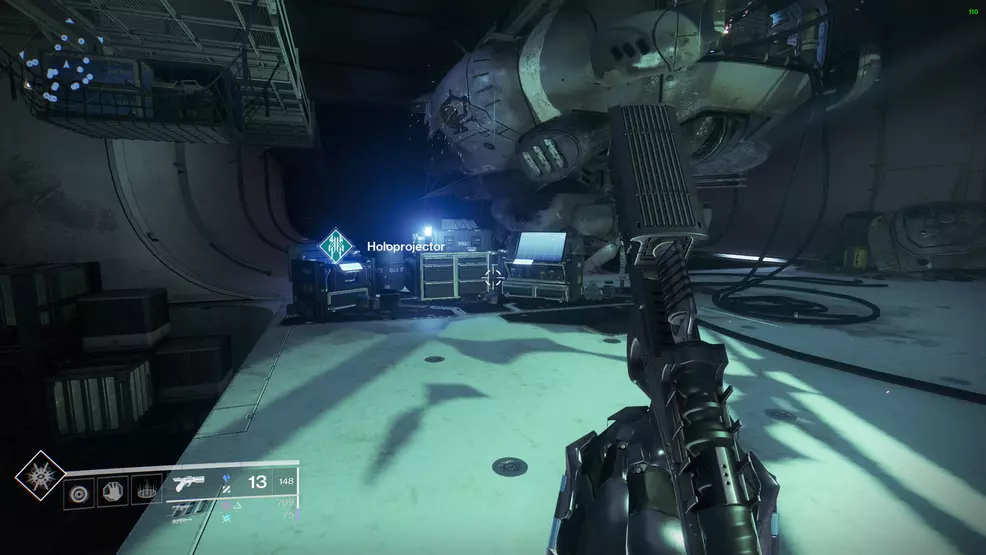986x555 pixels.
Task: Select the equipped primary weapon icon
Action: pyautogui.click(x=190, y=483)
